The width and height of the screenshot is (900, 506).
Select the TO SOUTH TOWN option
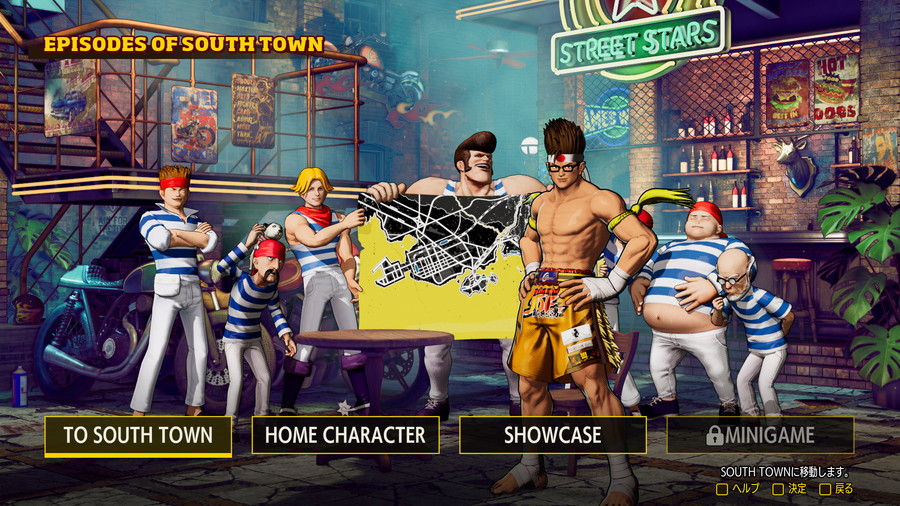(138, 436)
